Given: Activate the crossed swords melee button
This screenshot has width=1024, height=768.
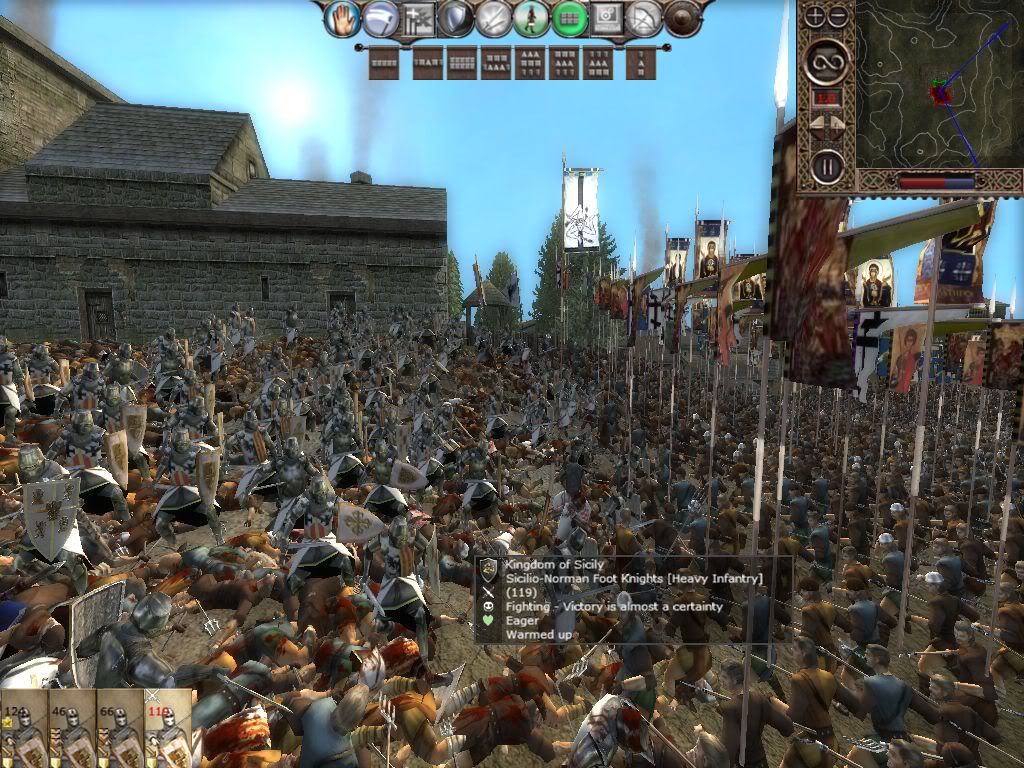Looking at the screenshot, I should pos(493,18).
